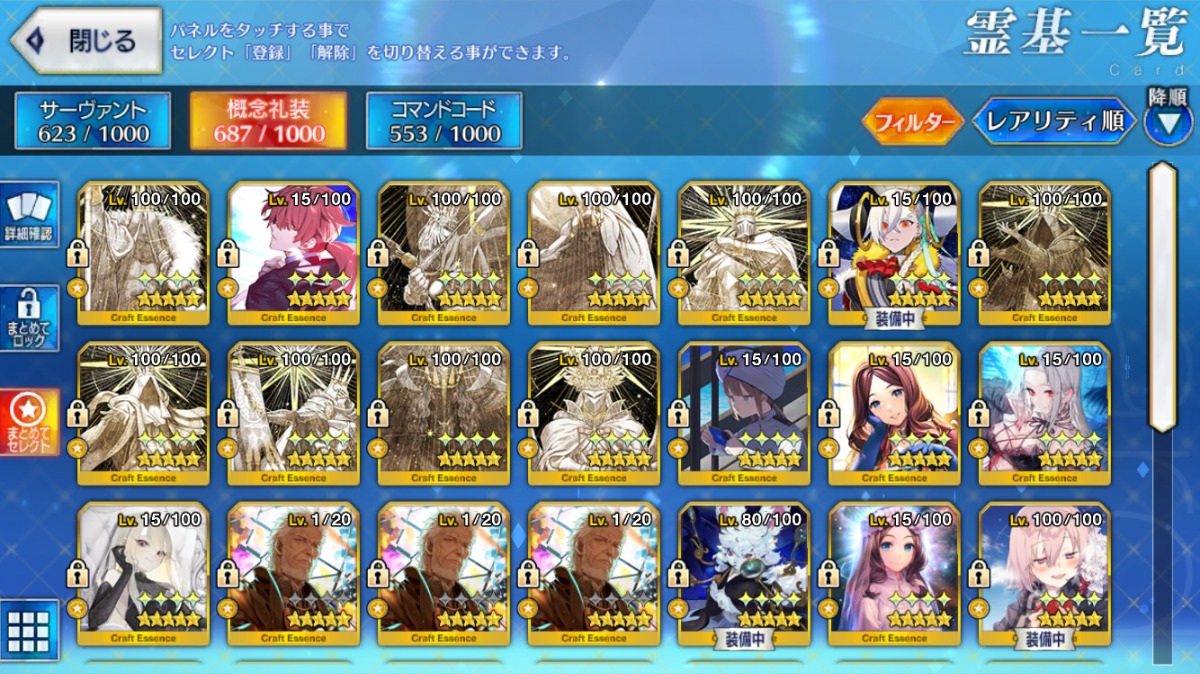This screenshot has width=1200, height=674.
Task: Close the card list with 閉じる
Action: click(x=86, y=40)
